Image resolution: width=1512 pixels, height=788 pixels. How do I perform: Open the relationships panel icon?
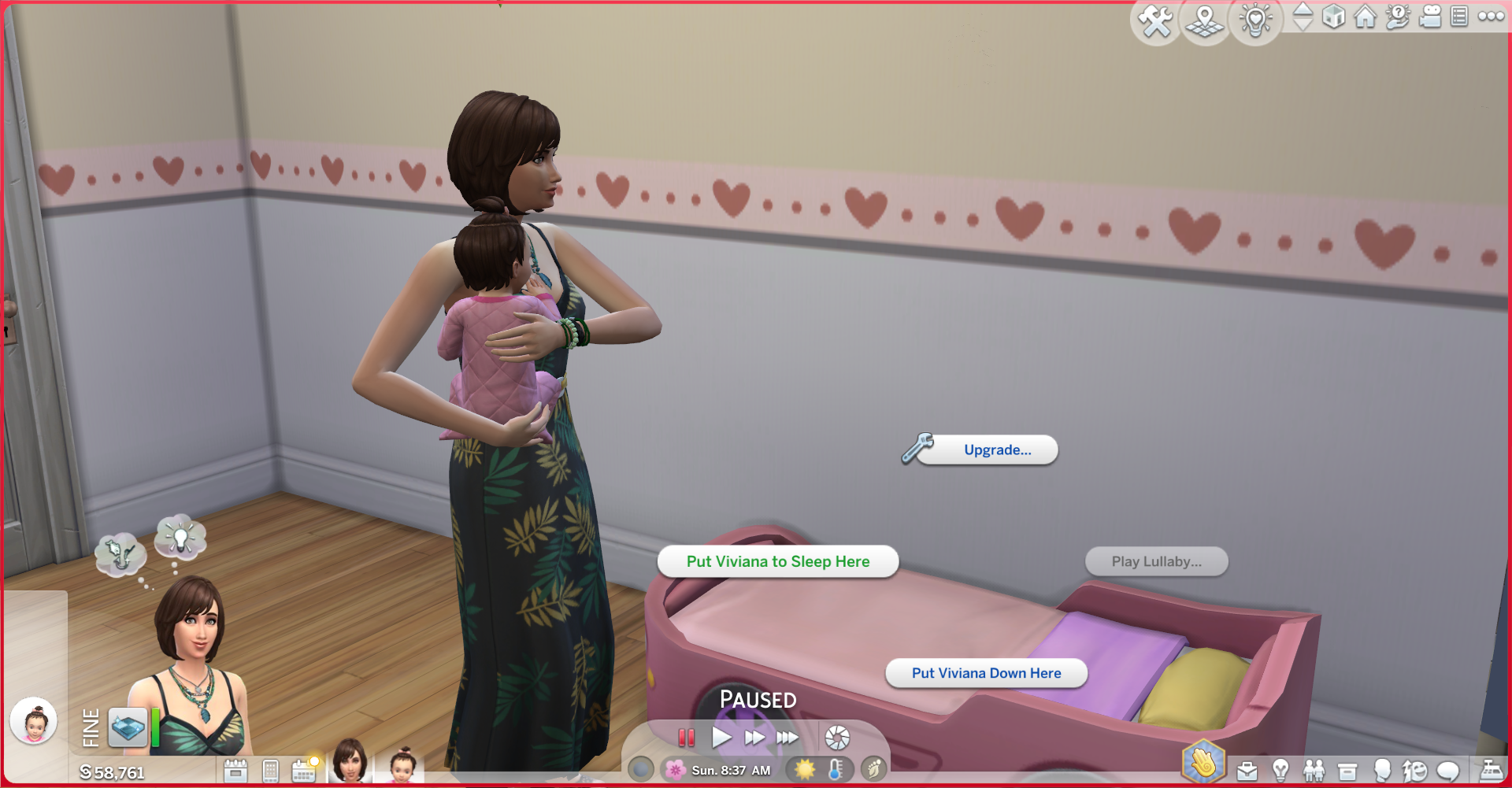pos(1314,770)
